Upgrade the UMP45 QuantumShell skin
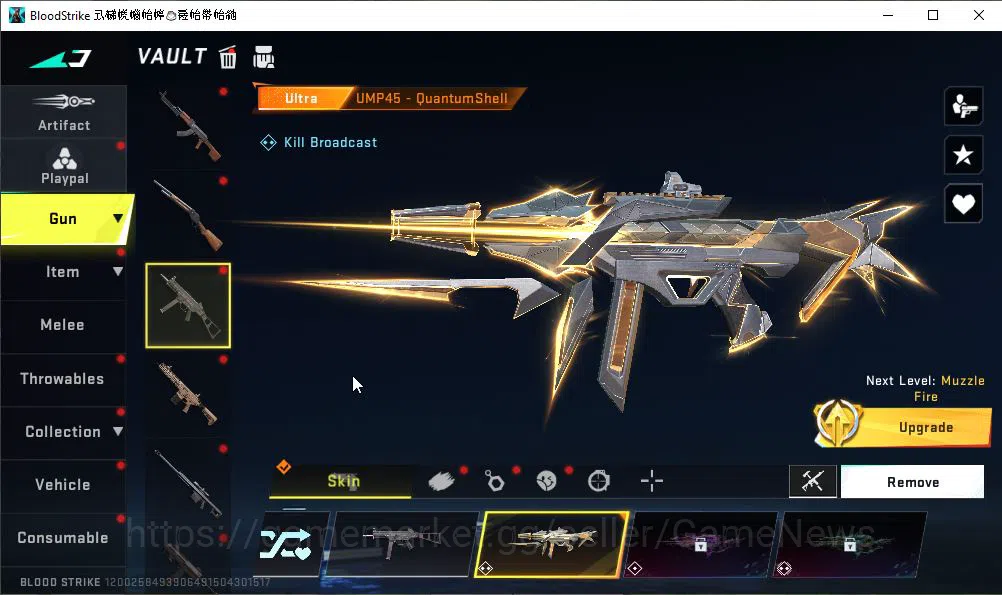The width and height of the screenshot is (1002, 595). pos(903,427)
